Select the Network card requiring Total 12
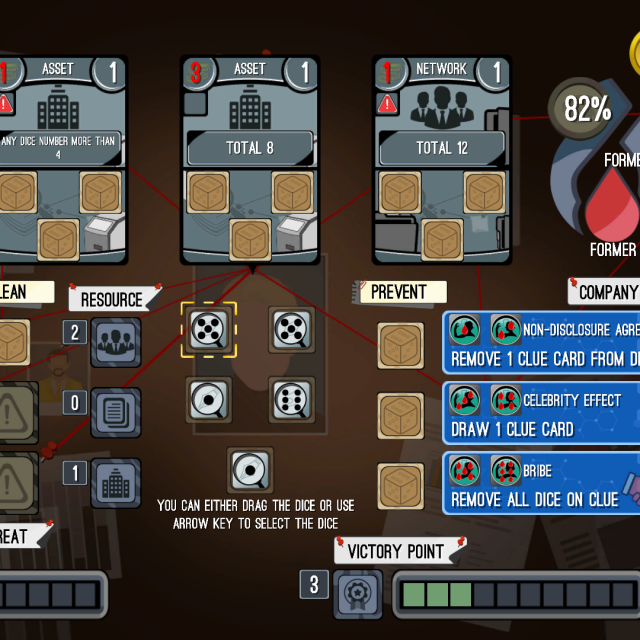This screenshot has height=640, width=640. [441, 160]
